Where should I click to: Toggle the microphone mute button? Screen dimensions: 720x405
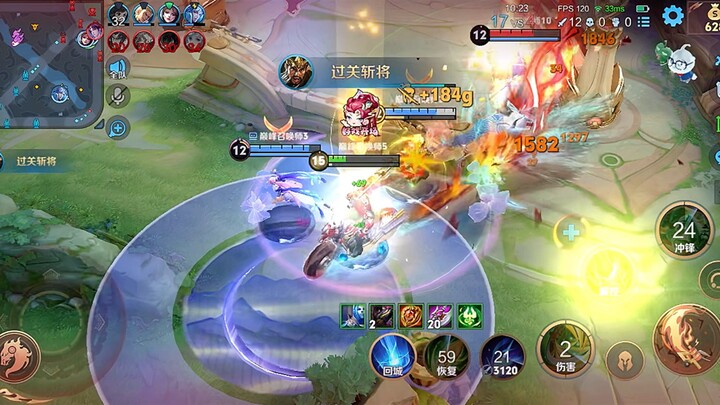coord(118,97)
